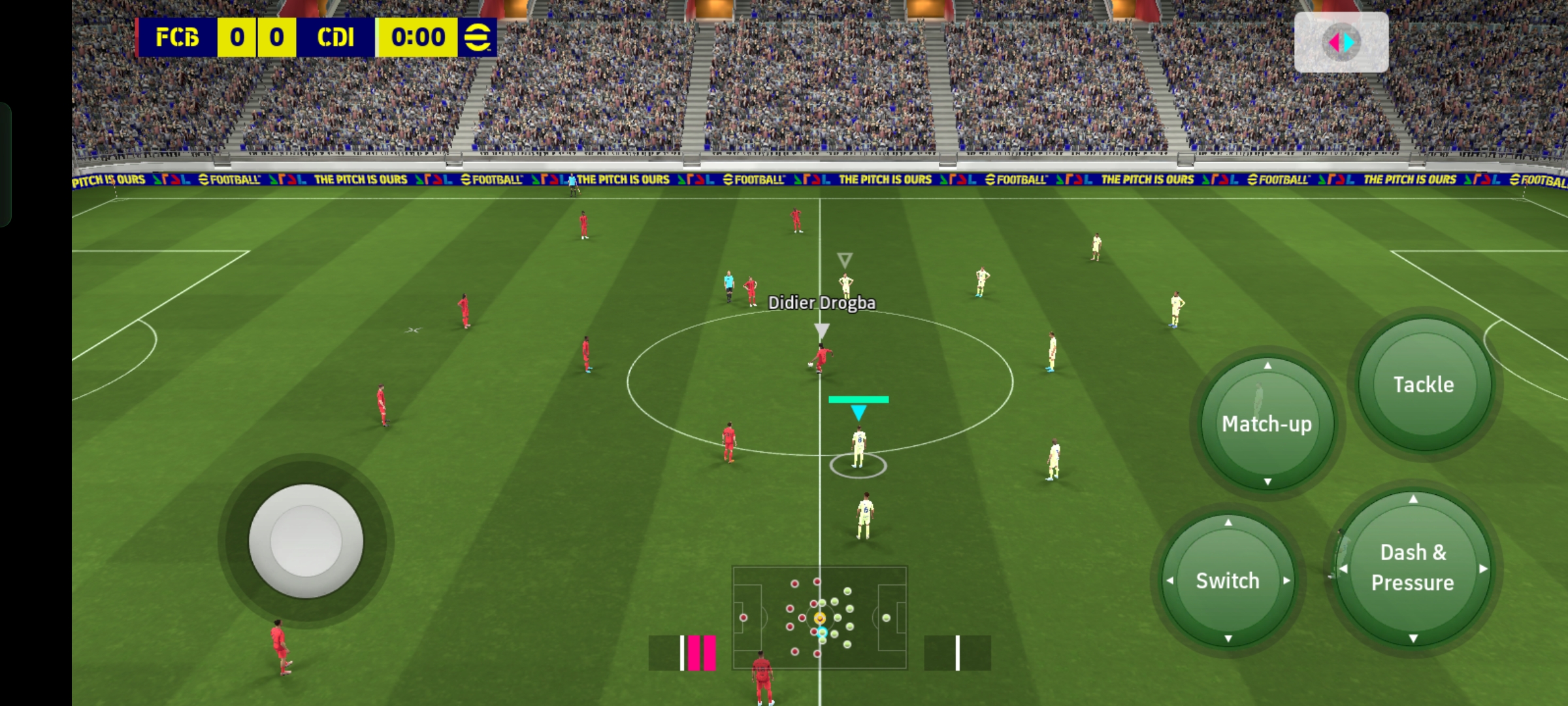Toggle the pink and cyan arrows button
1568x706 pixels.
point(1341,42)
